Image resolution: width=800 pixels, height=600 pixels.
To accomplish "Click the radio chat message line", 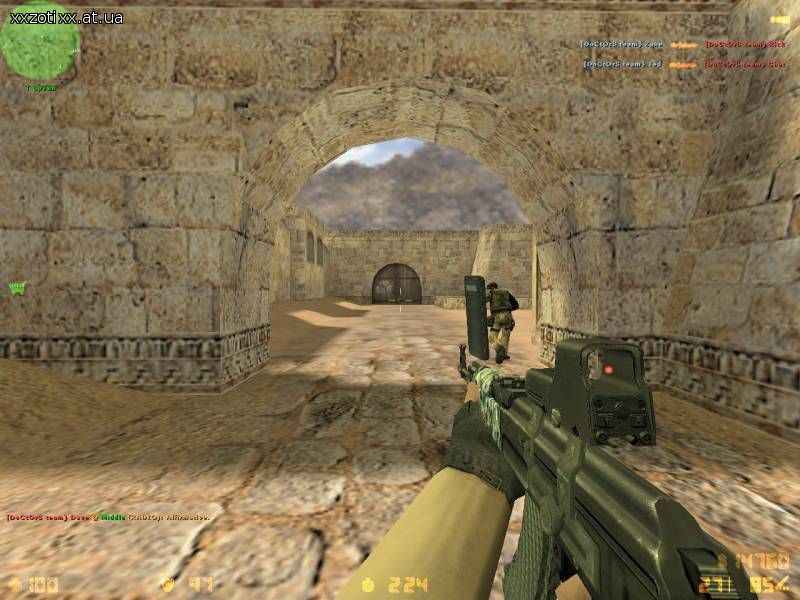I will tap(108, 517).
